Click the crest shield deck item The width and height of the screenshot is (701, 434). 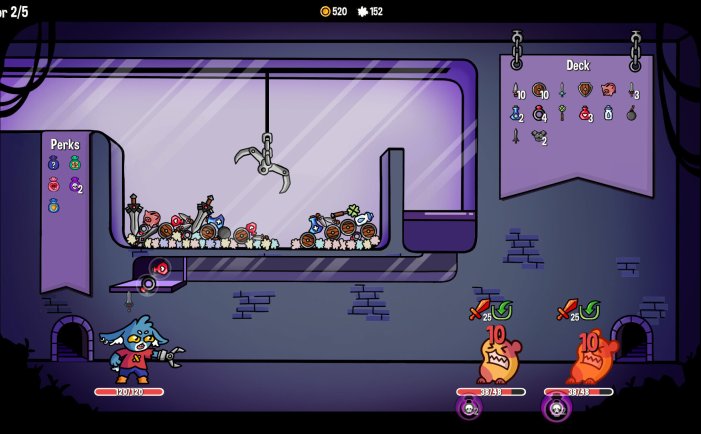pos(585,90)
